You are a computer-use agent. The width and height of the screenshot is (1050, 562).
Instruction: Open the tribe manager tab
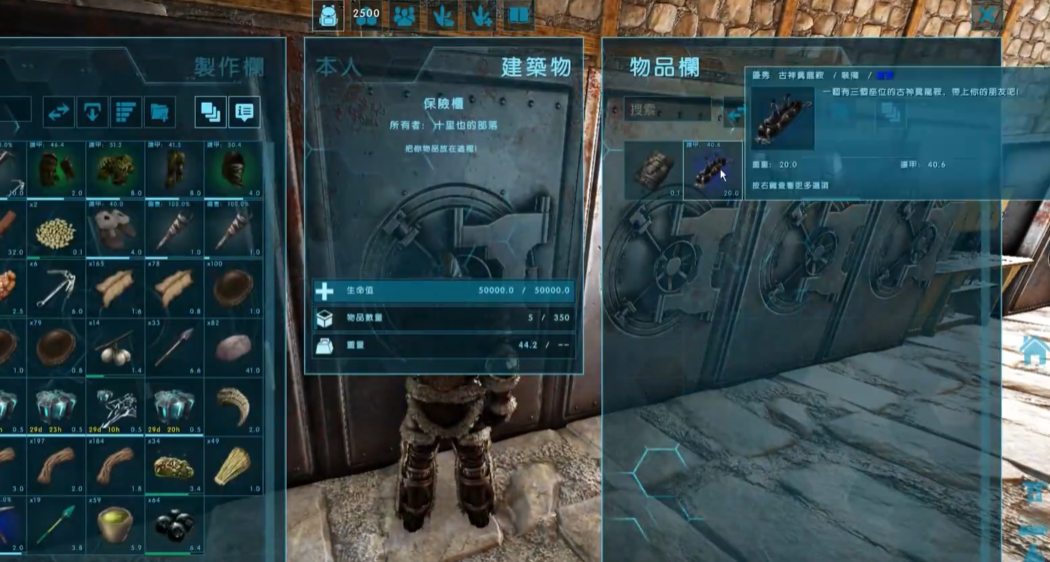(x=405, y=15)
